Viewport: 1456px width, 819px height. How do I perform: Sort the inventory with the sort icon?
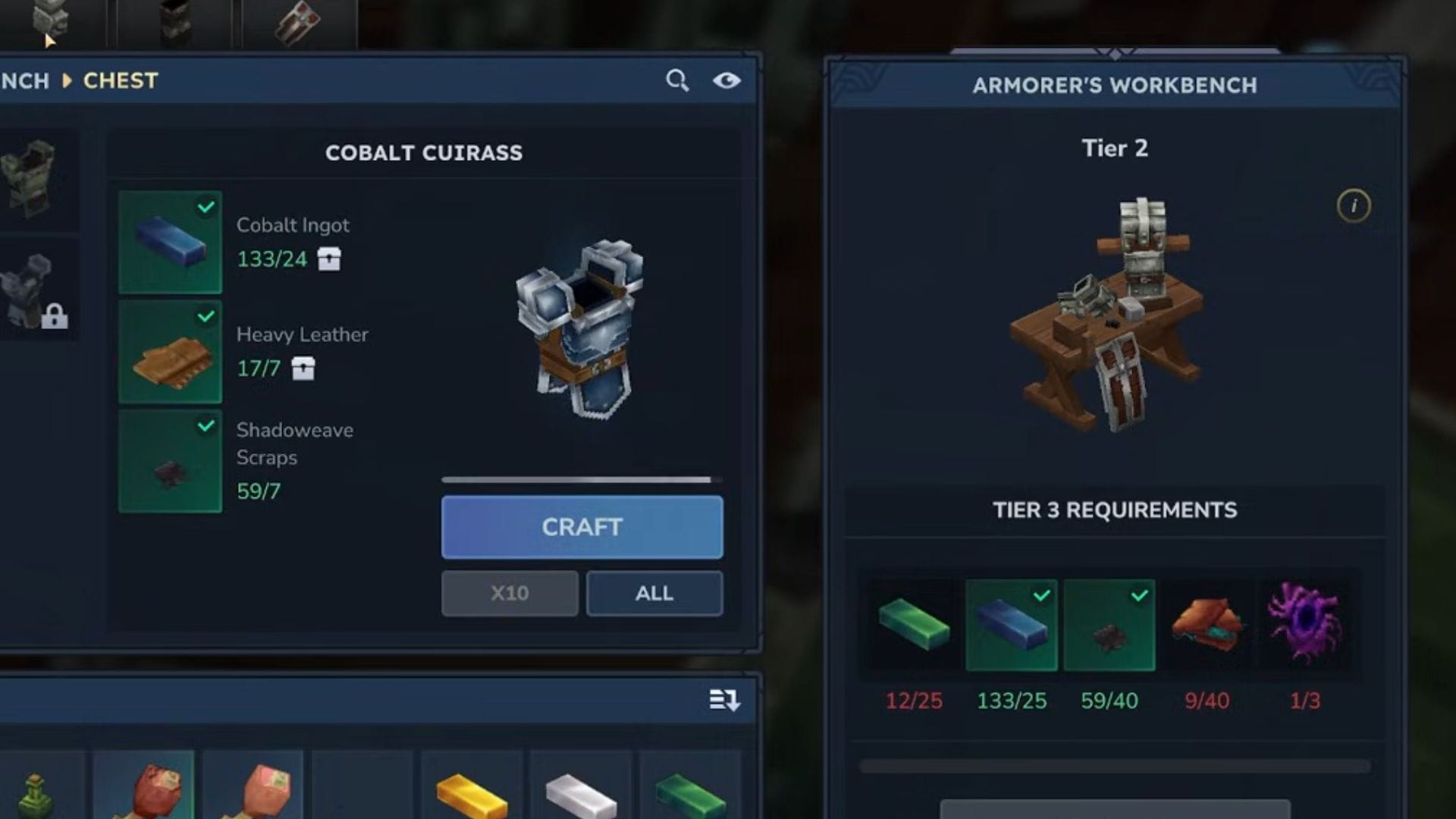724,700
